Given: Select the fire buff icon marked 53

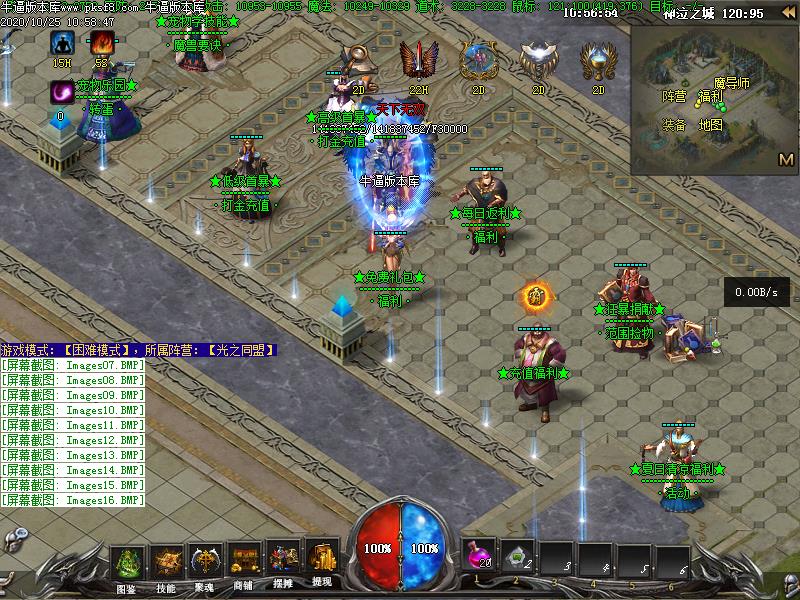Looking at the screenshot, I should tap(101, 43).
